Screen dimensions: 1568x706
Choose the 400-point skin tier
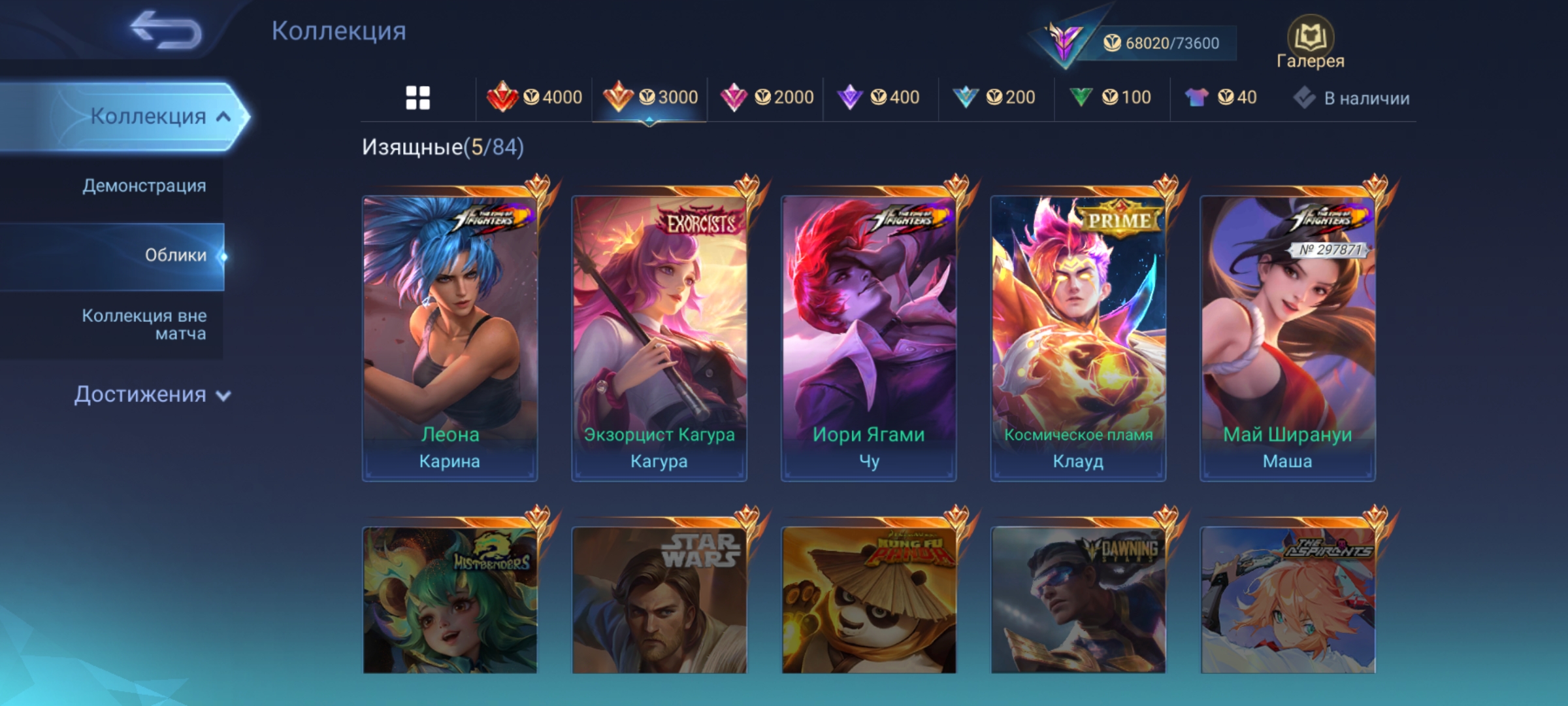879,98
